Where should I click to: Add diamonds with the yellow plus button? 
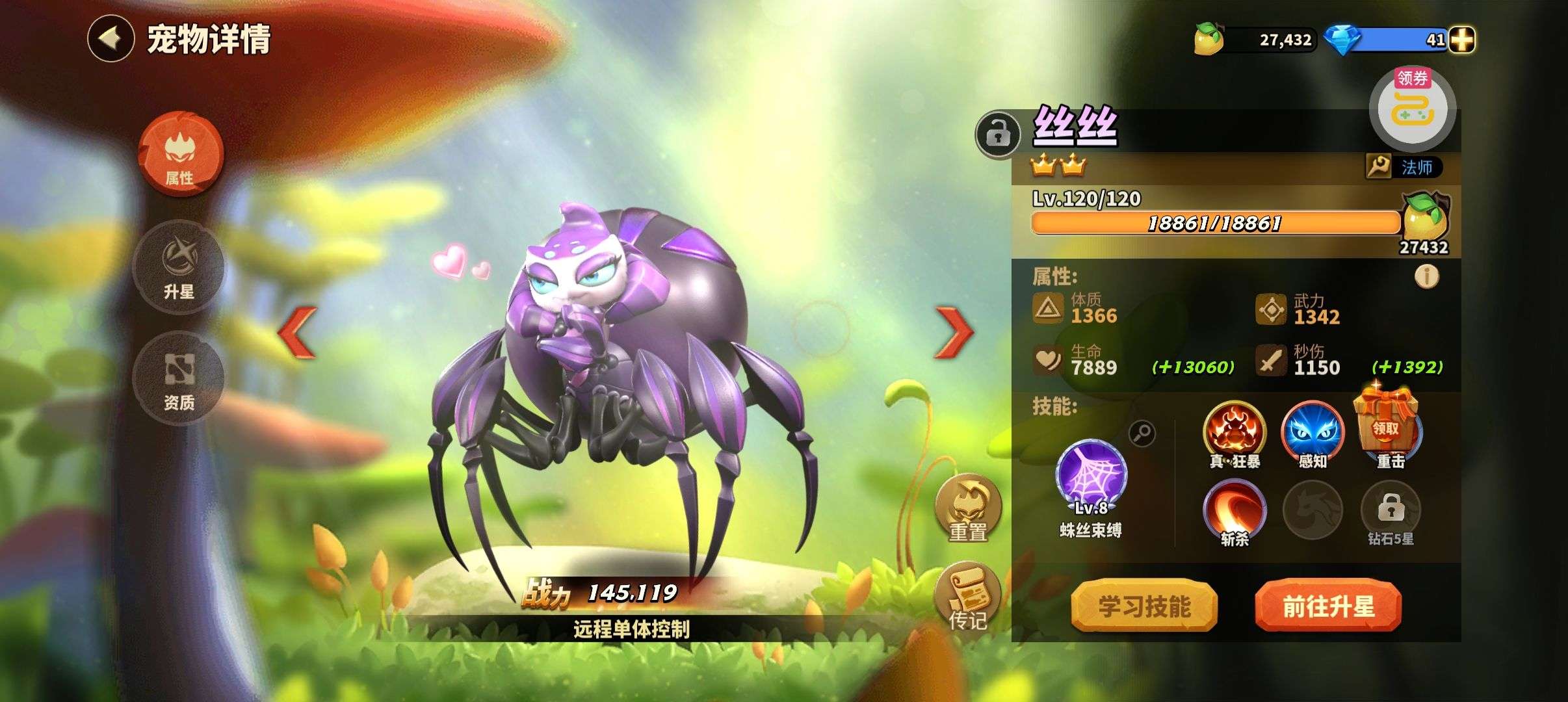[x=1461, y=40]
